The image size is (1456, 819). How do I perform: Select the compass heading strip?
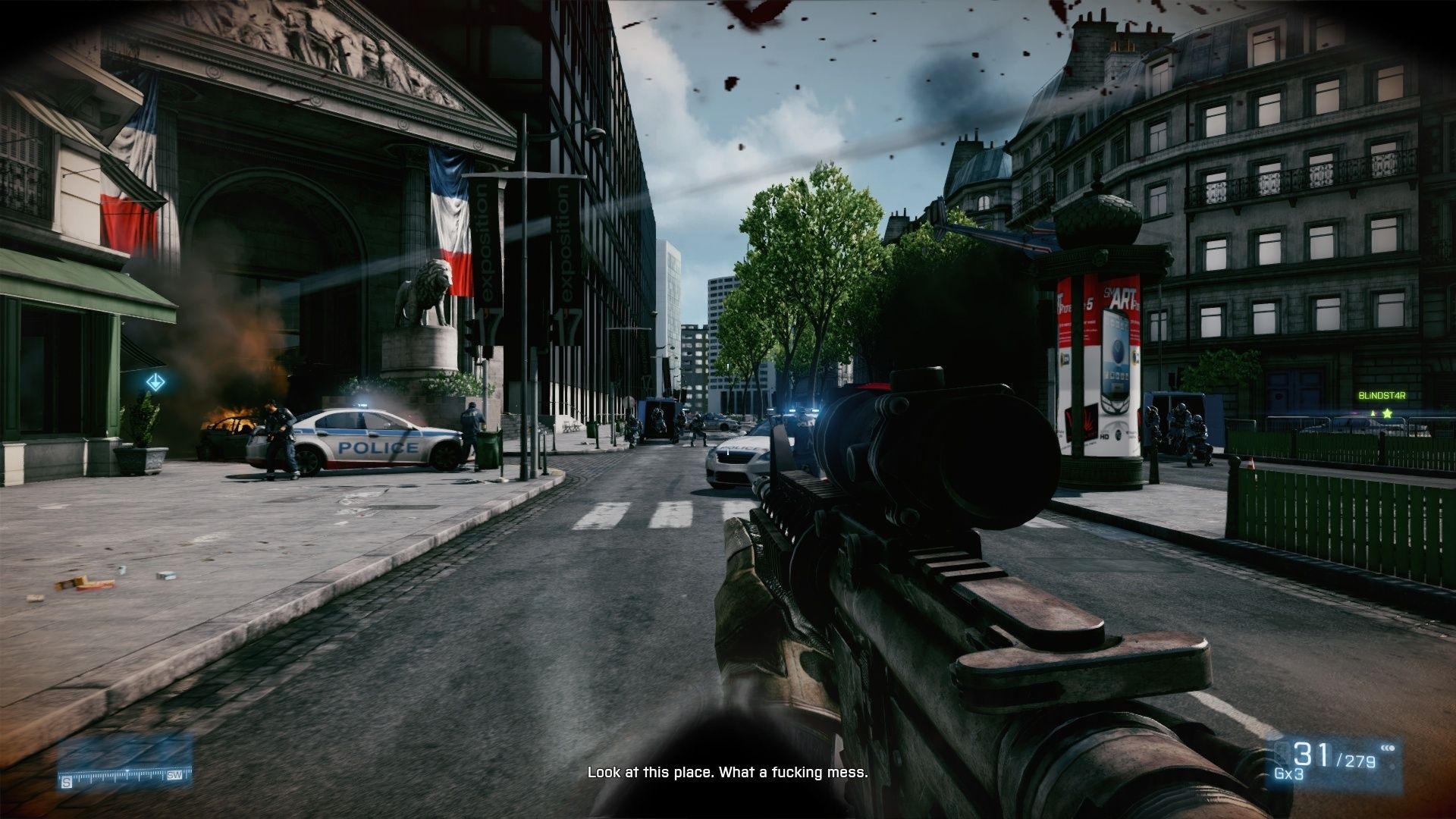click(126, 777)
